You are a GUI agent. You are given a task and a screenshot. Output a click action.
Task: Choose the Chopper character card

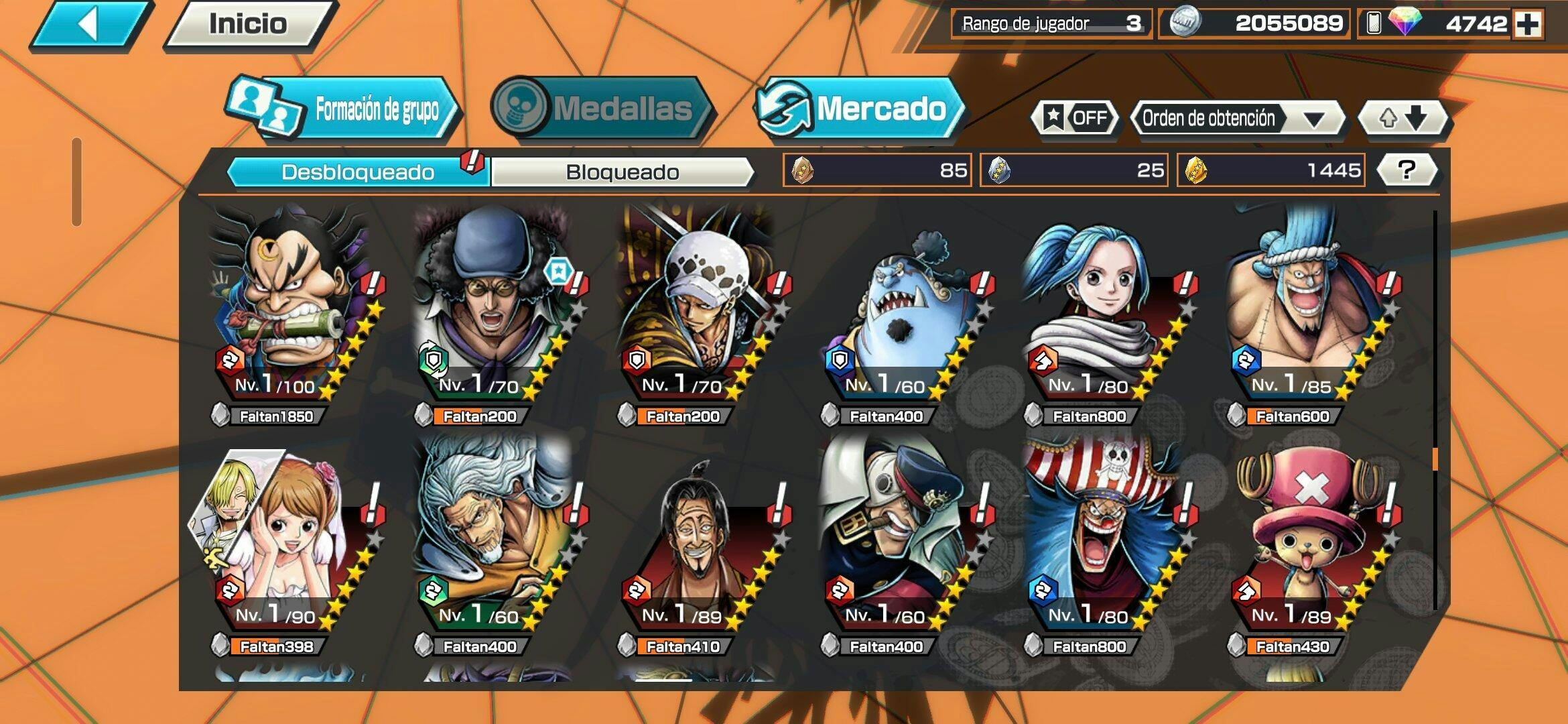[1307, 536]
